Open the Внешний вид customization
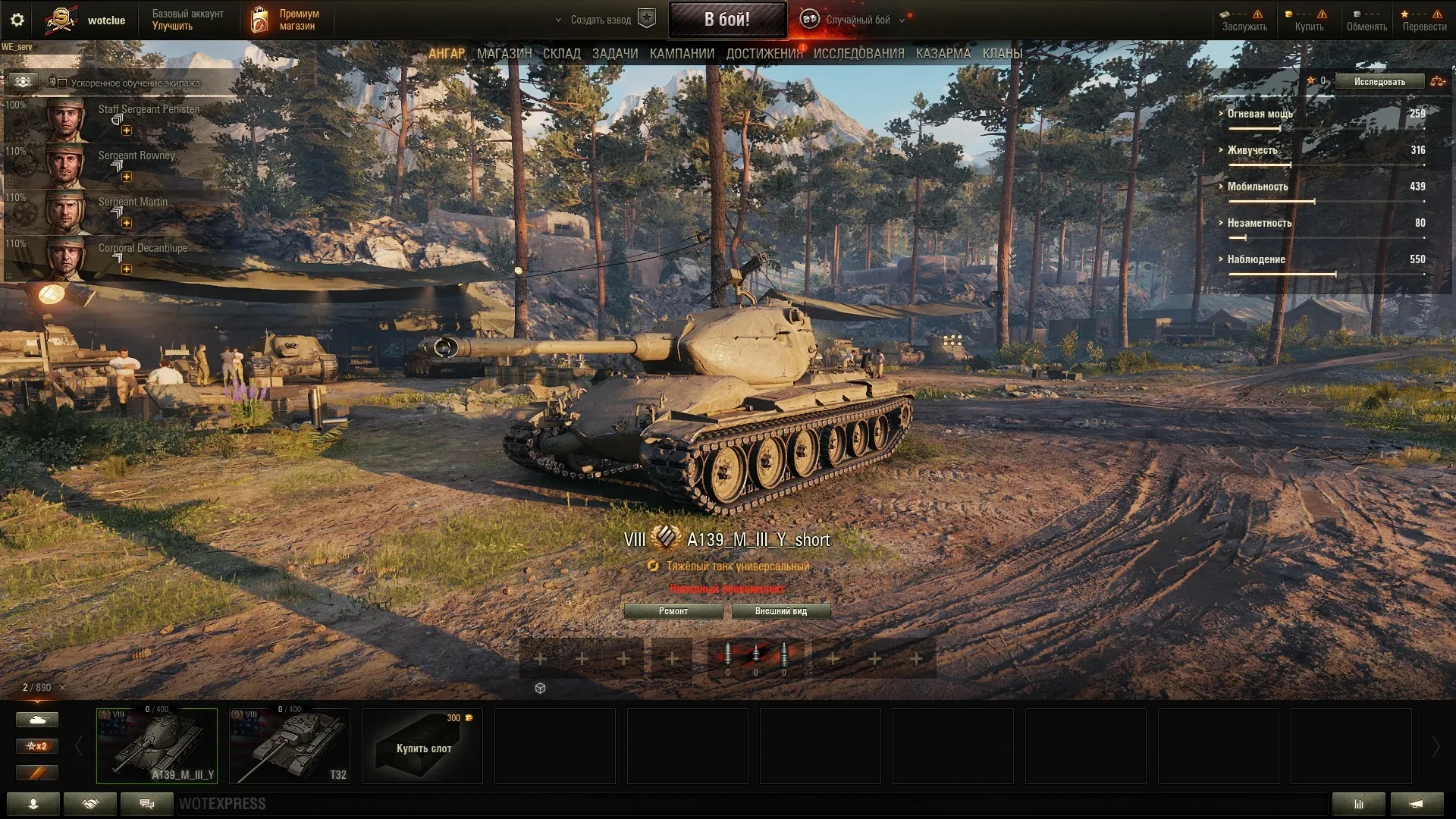This screenshot has height=819, width=1456. [x=780, y=611]
